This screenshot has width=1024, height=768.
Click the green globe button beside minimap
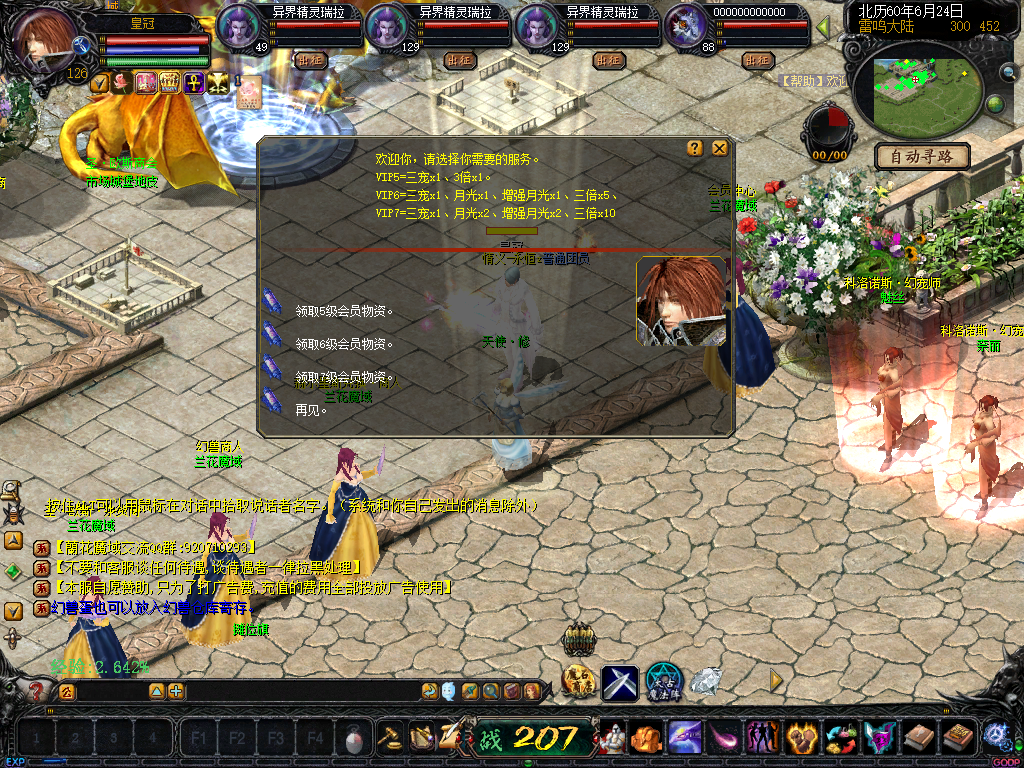pyautogui.click(x=995, y=104)
